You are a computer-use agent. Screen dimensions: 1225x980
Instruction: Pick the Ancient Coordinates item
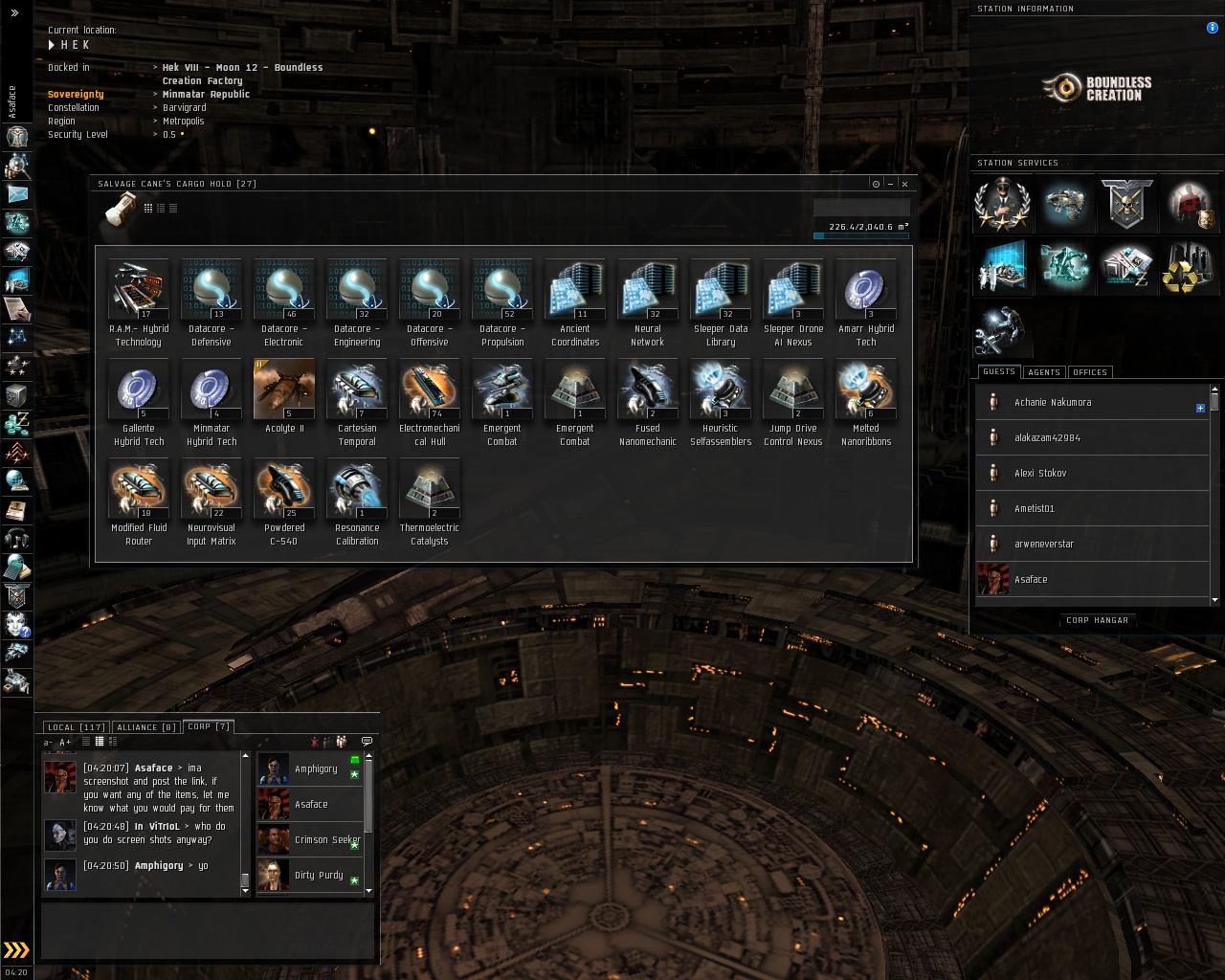575,289
